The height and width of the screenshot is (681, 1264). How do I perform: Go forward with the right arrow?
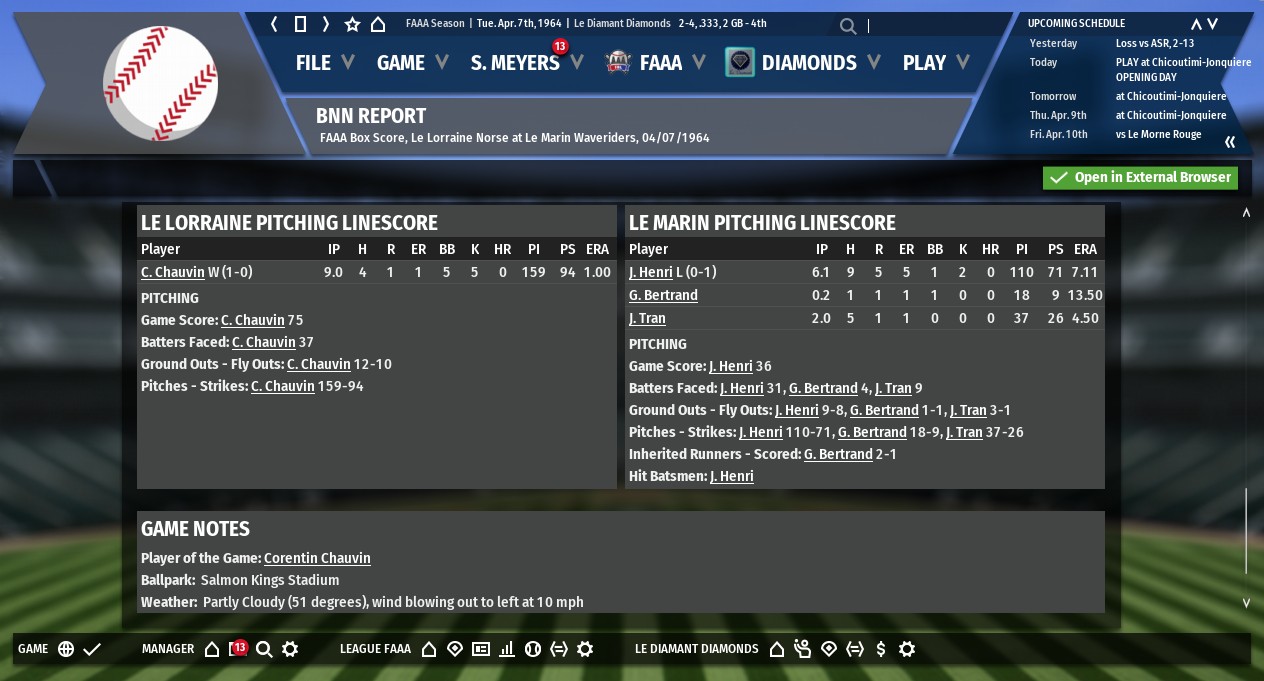326,24
